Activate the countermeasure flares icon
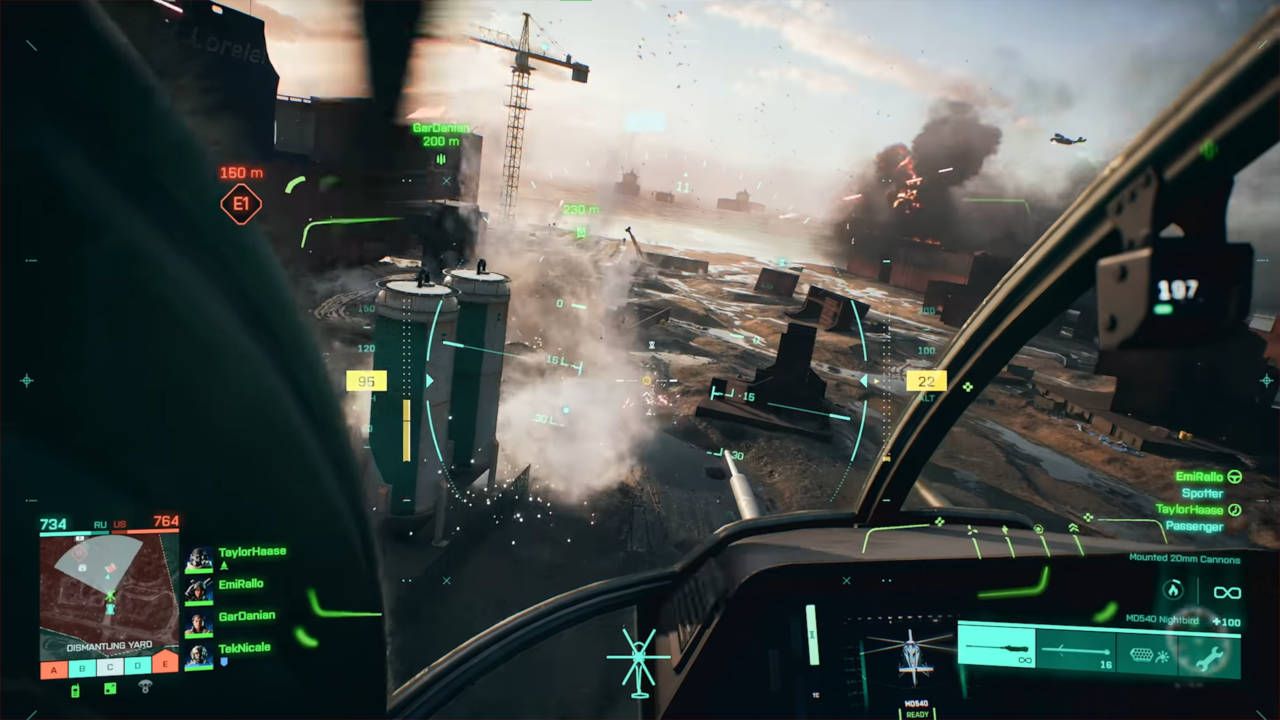 (1148, 654)
